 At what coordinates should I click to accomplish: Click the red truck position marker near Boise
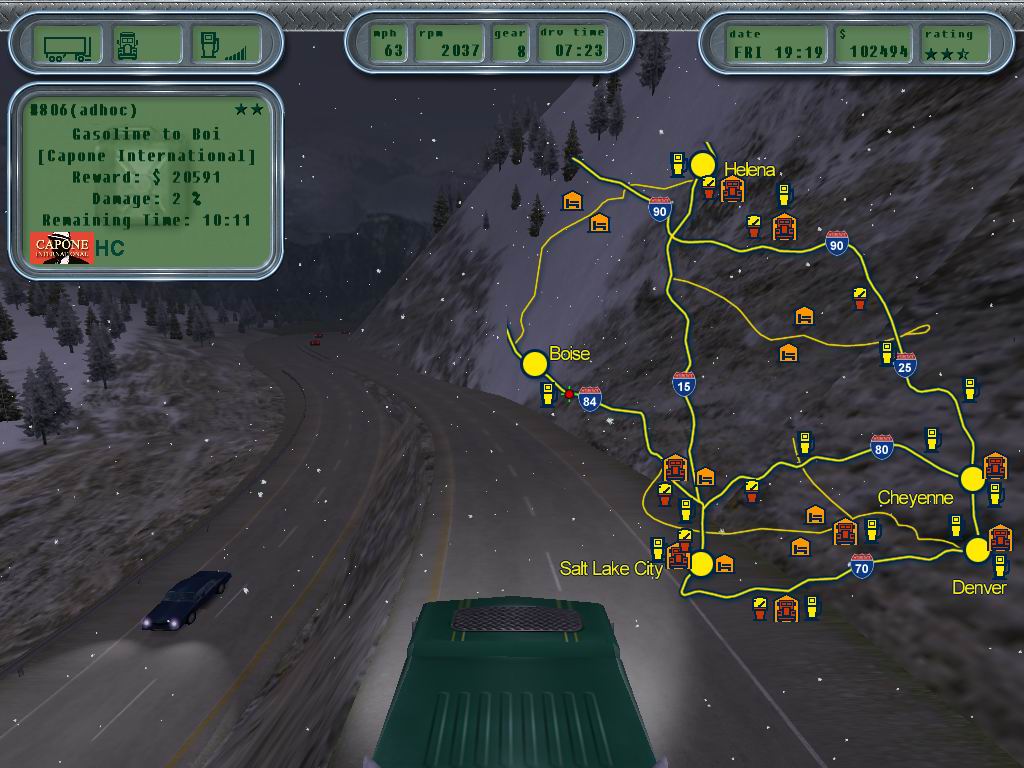(x=569, y=394)
